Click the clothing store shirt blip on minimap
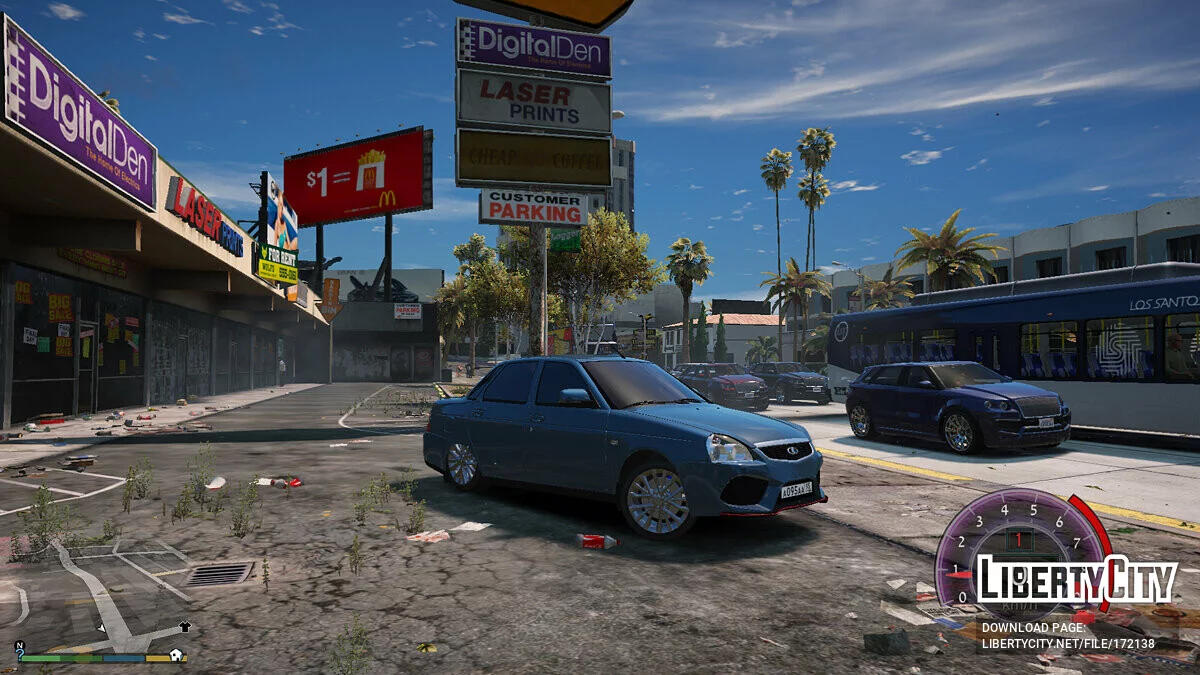 coord(185,627)
